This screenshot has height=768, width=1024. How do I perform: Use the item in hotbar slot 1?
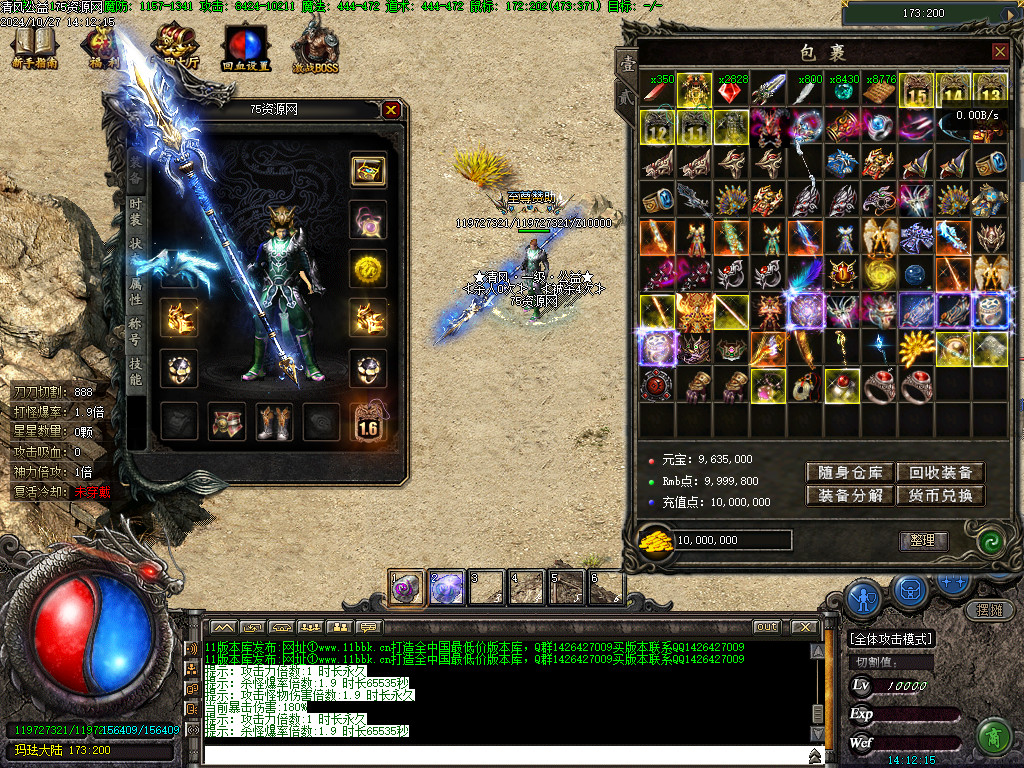[406, 588]
